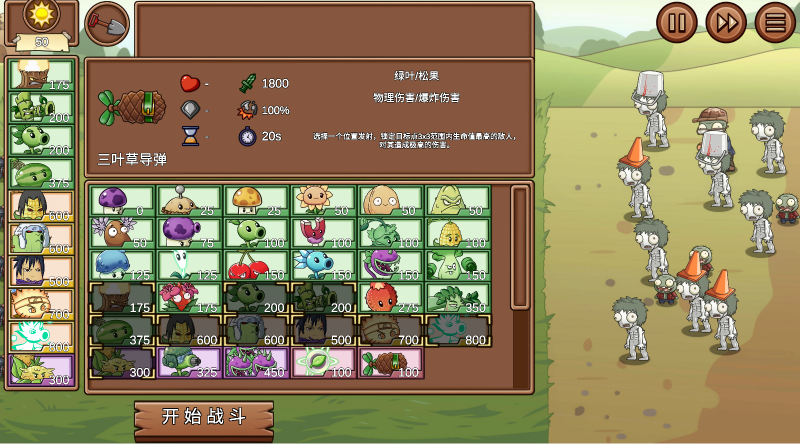Activate the fast-forward speed button
Image resolution: width=800 pixels, height=444 pixels.
(726, 22)
